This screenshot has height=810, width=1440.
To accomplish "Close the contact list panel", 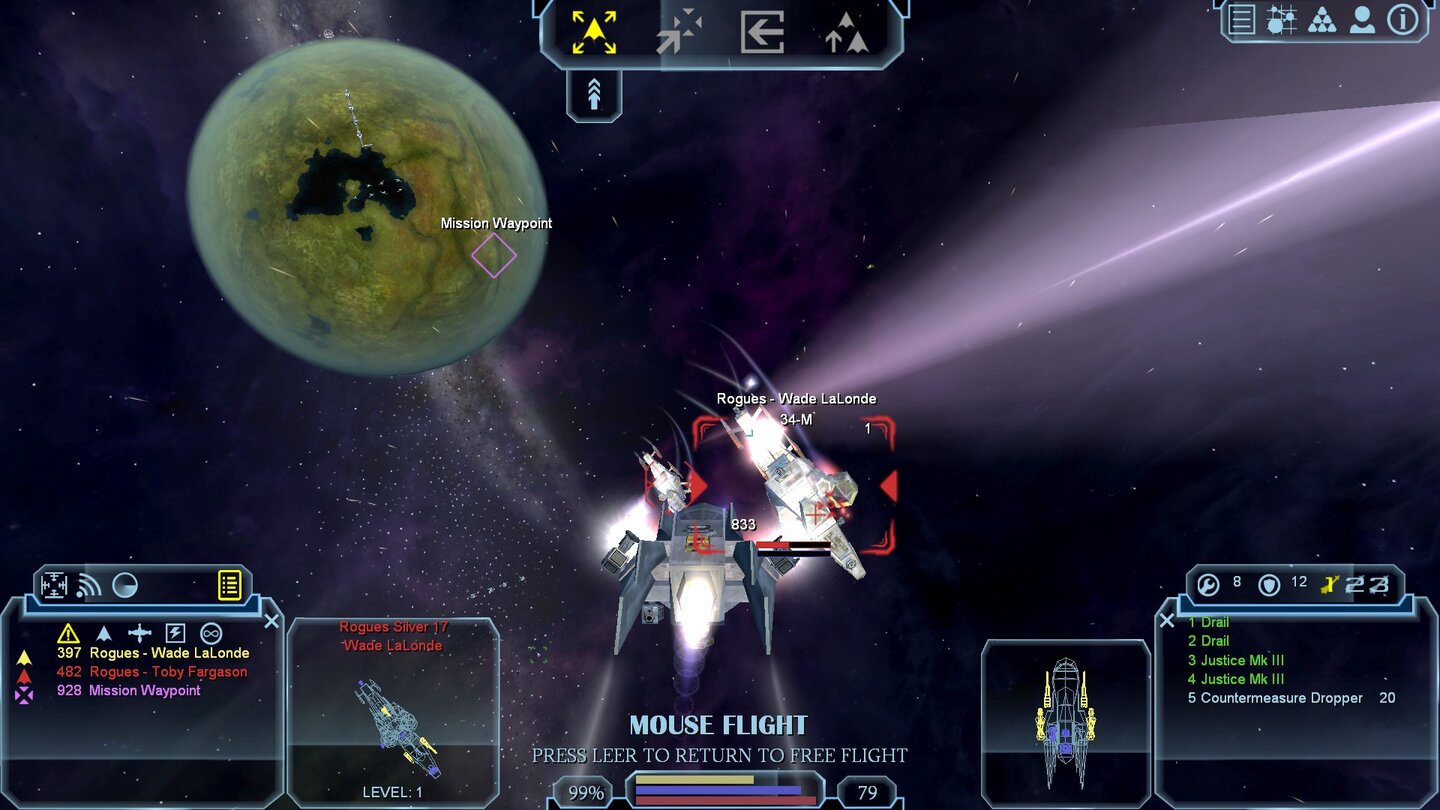I will tap(271, 621).
